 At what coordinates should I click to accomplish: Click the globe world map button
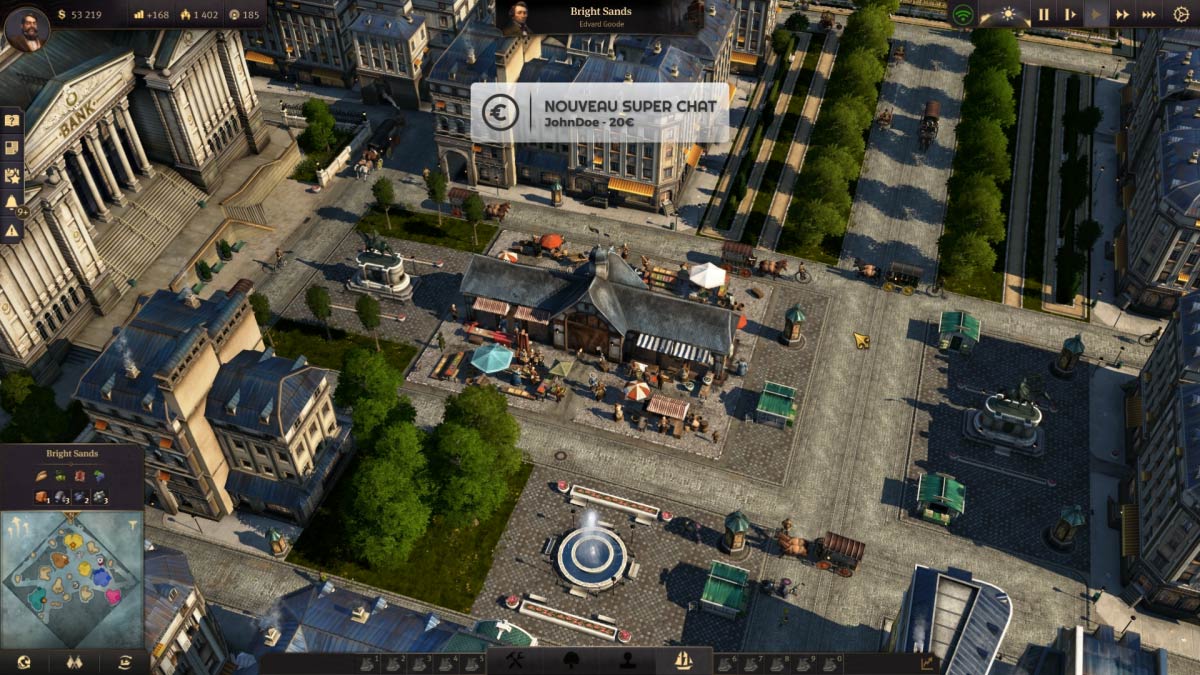tap(23, 662)
